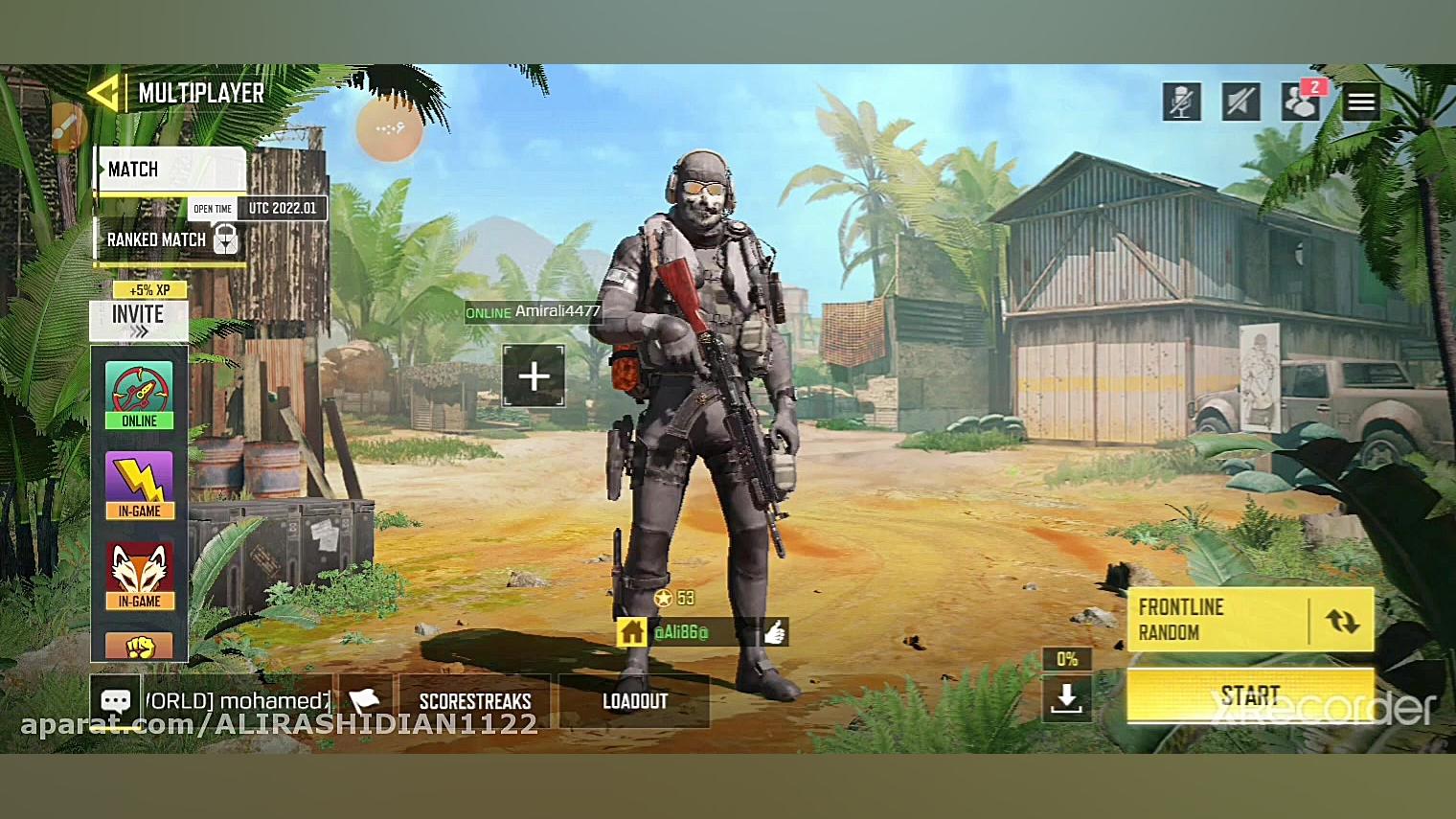Go back using the yellow arrow
The width and height of the screenshot is (1456, 819).
point(103,94)
